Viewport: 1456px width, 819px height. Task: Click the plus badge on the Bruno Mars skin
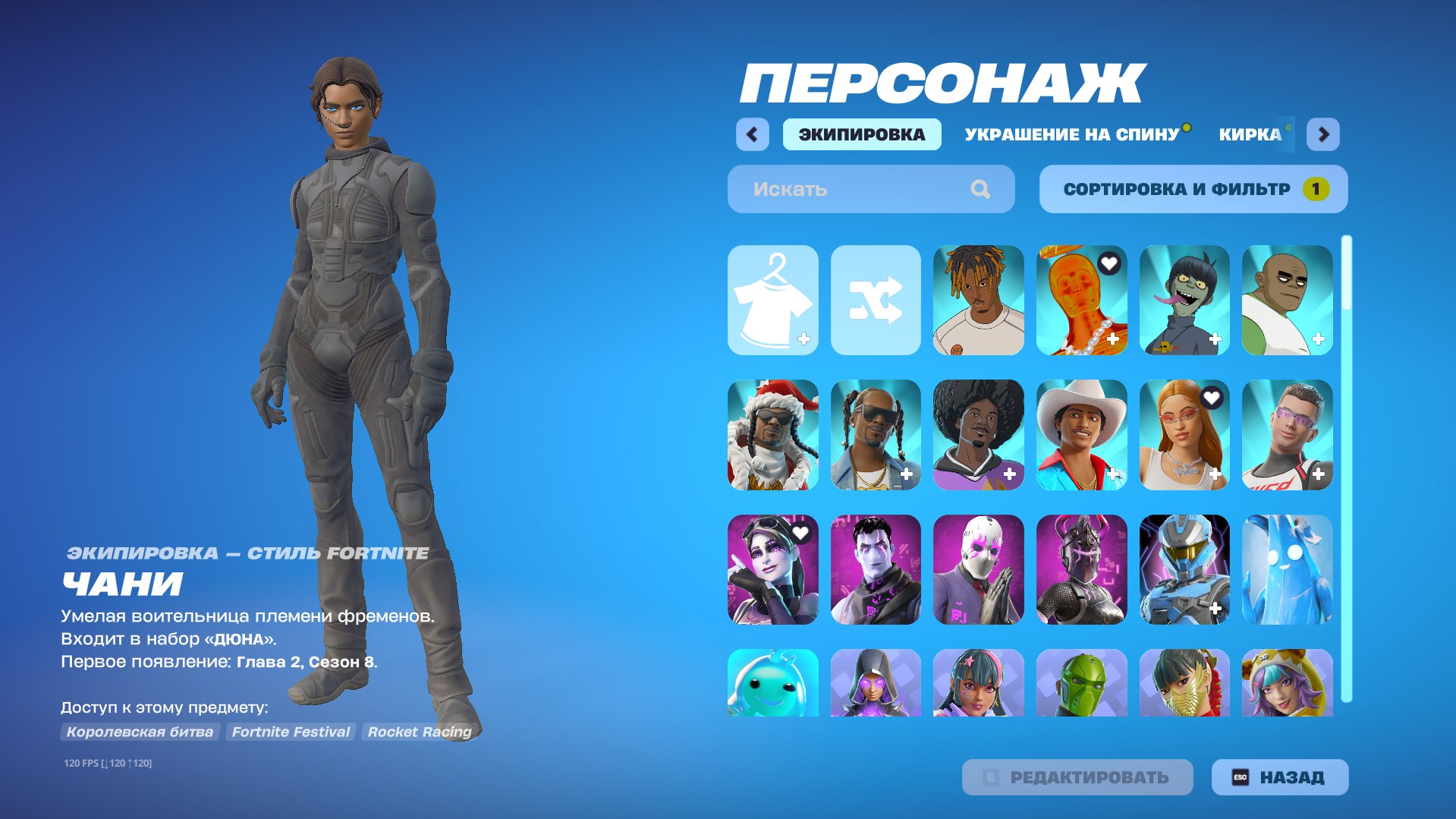1112,474
